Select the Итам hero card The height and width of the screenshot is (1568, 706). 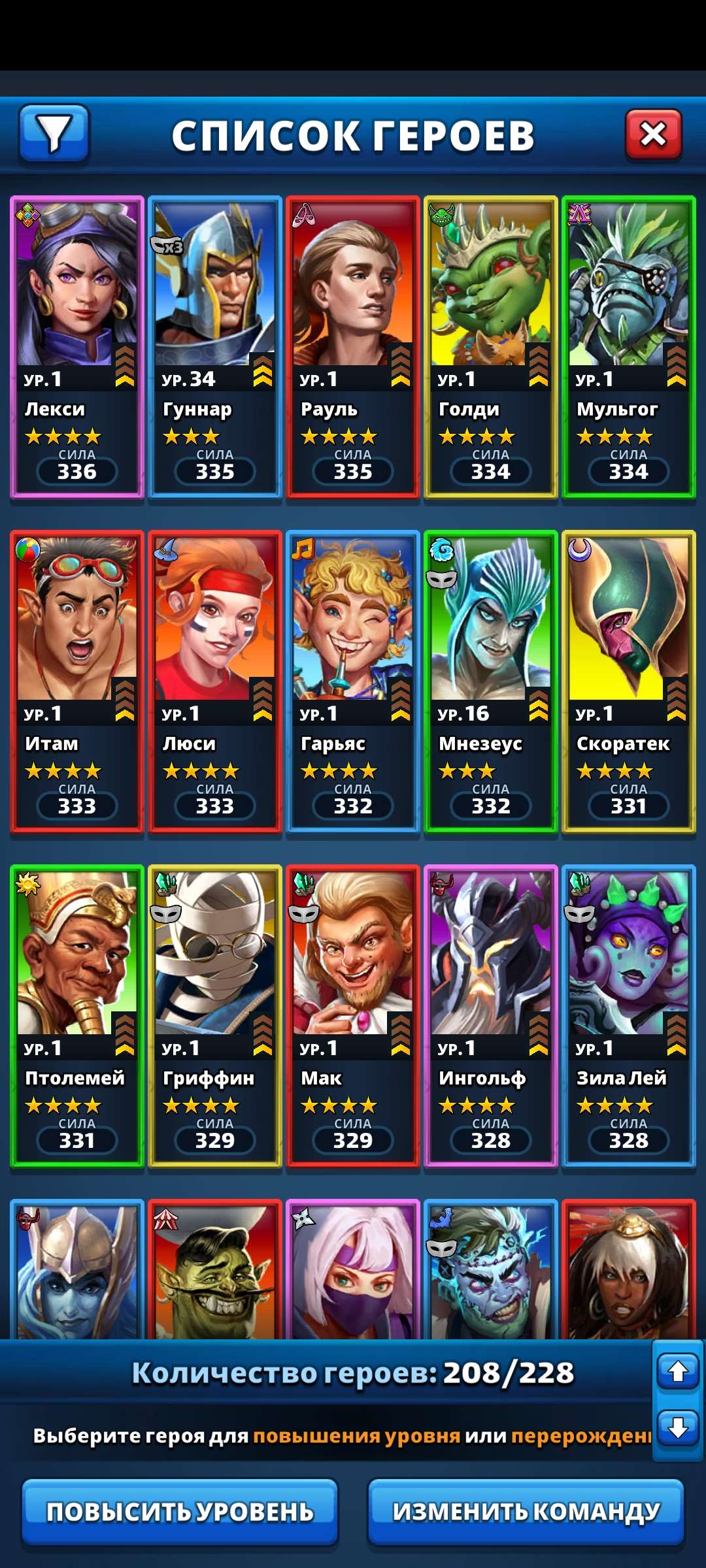coord(77,681)
